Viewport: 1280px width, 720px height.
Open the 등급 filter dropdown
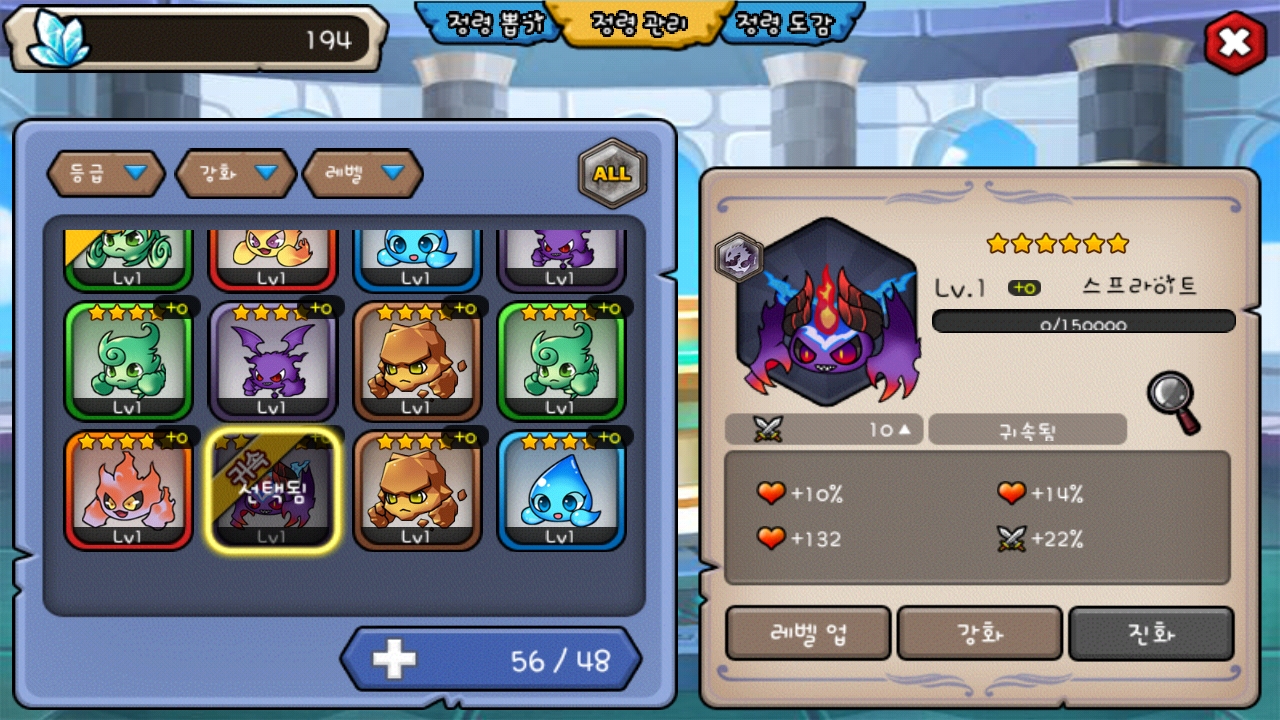pyautogui.click(x=108, y=173)
